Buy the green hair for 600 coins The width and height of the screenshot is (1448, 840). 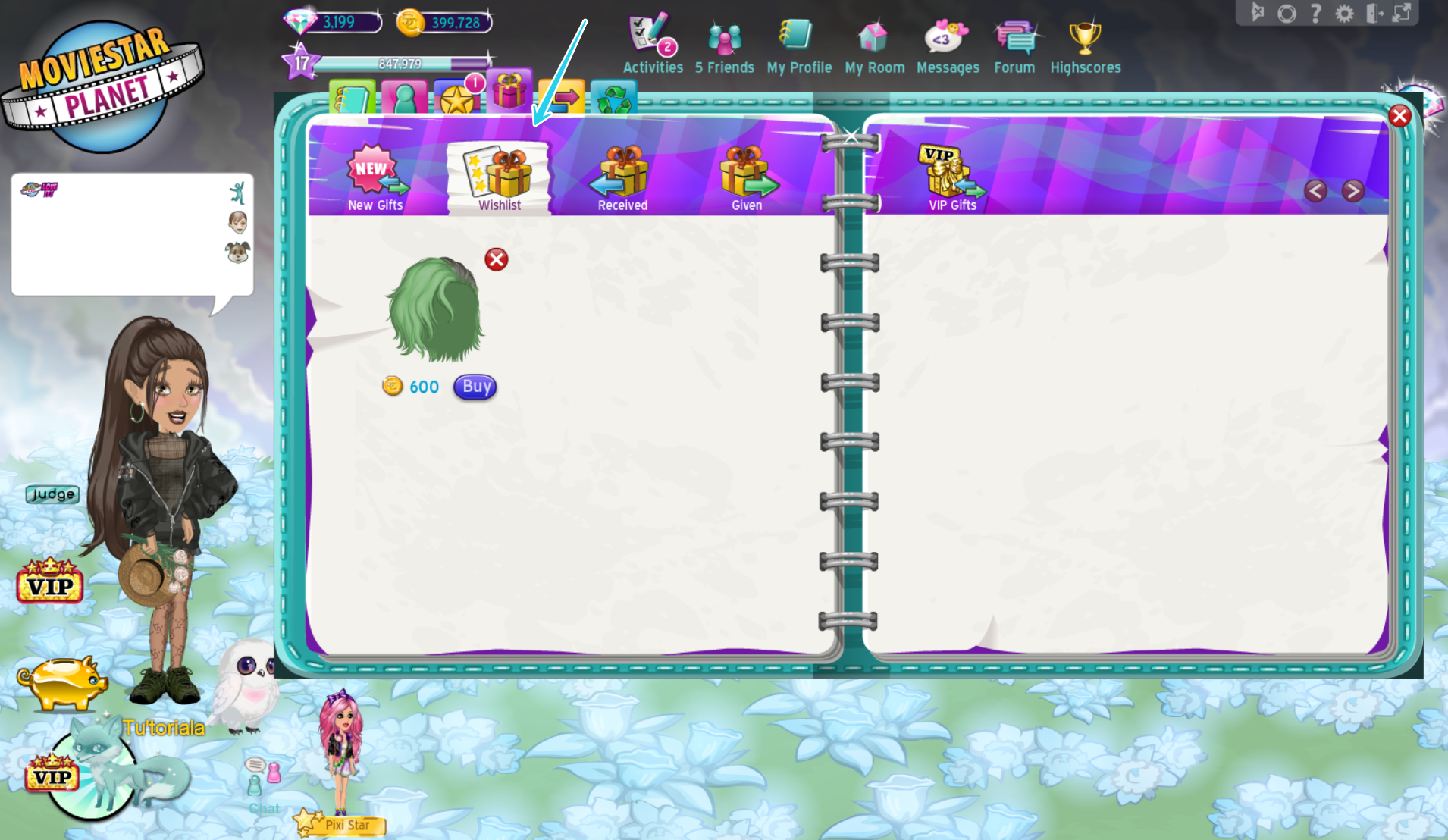tap(475, 387)
